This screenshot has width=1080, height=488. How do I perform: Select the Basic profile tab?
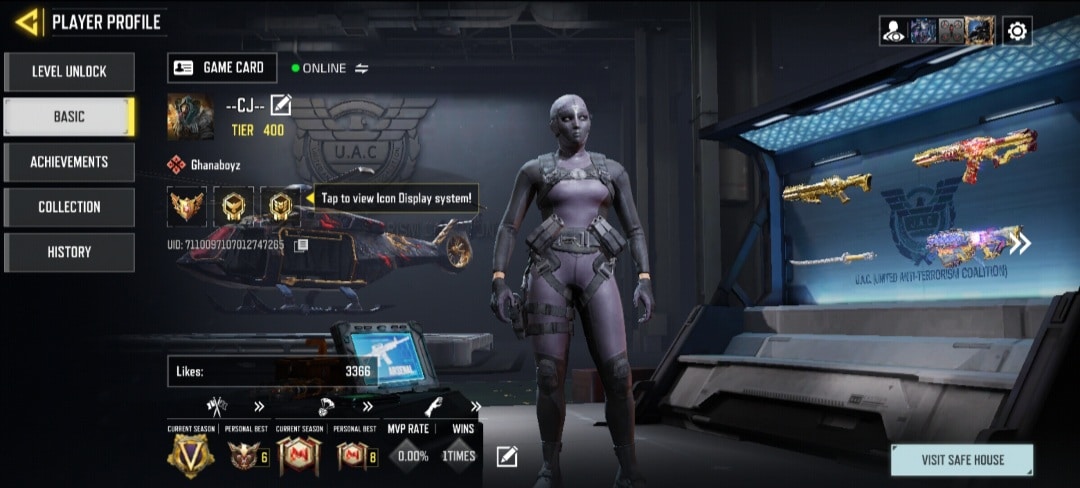(x=69, y=117)
